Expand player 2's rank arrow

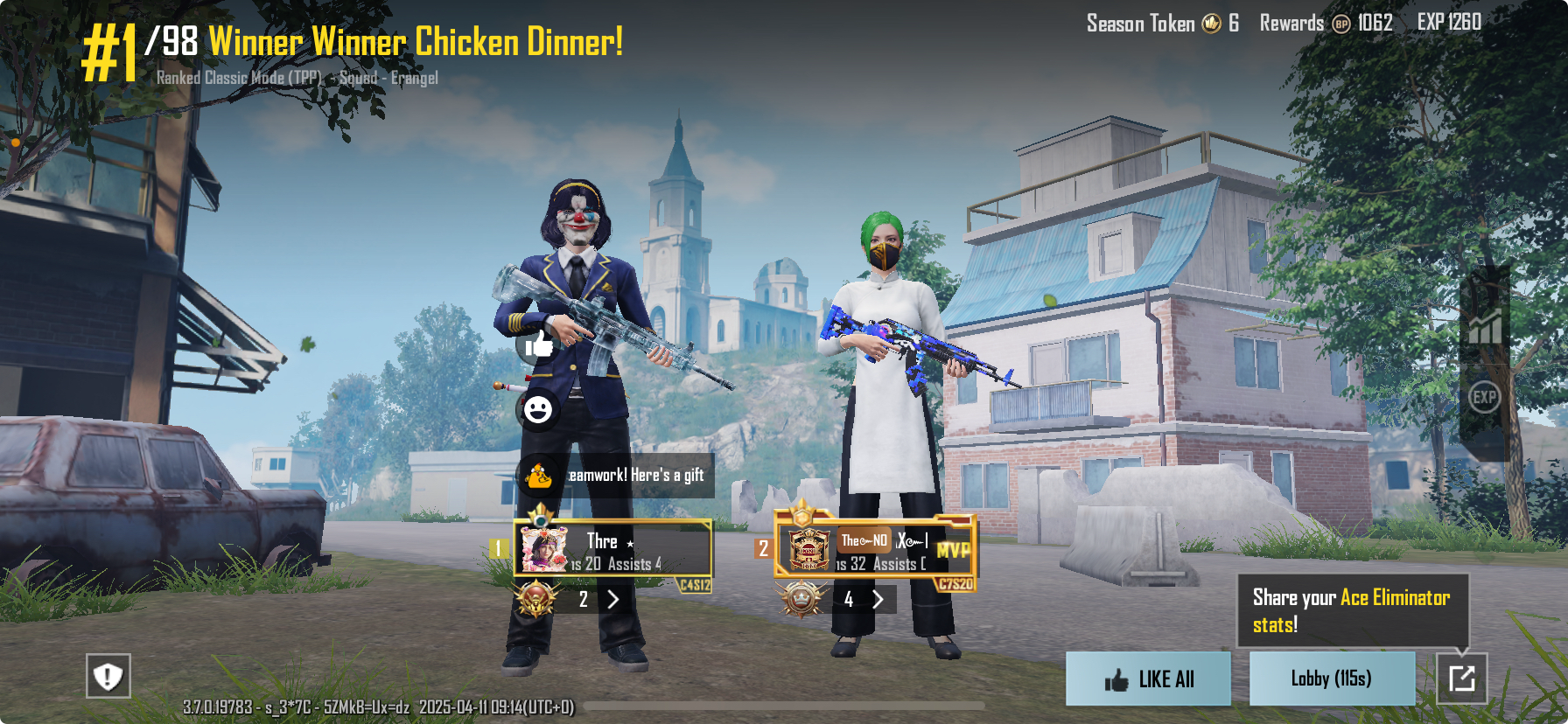878,600
